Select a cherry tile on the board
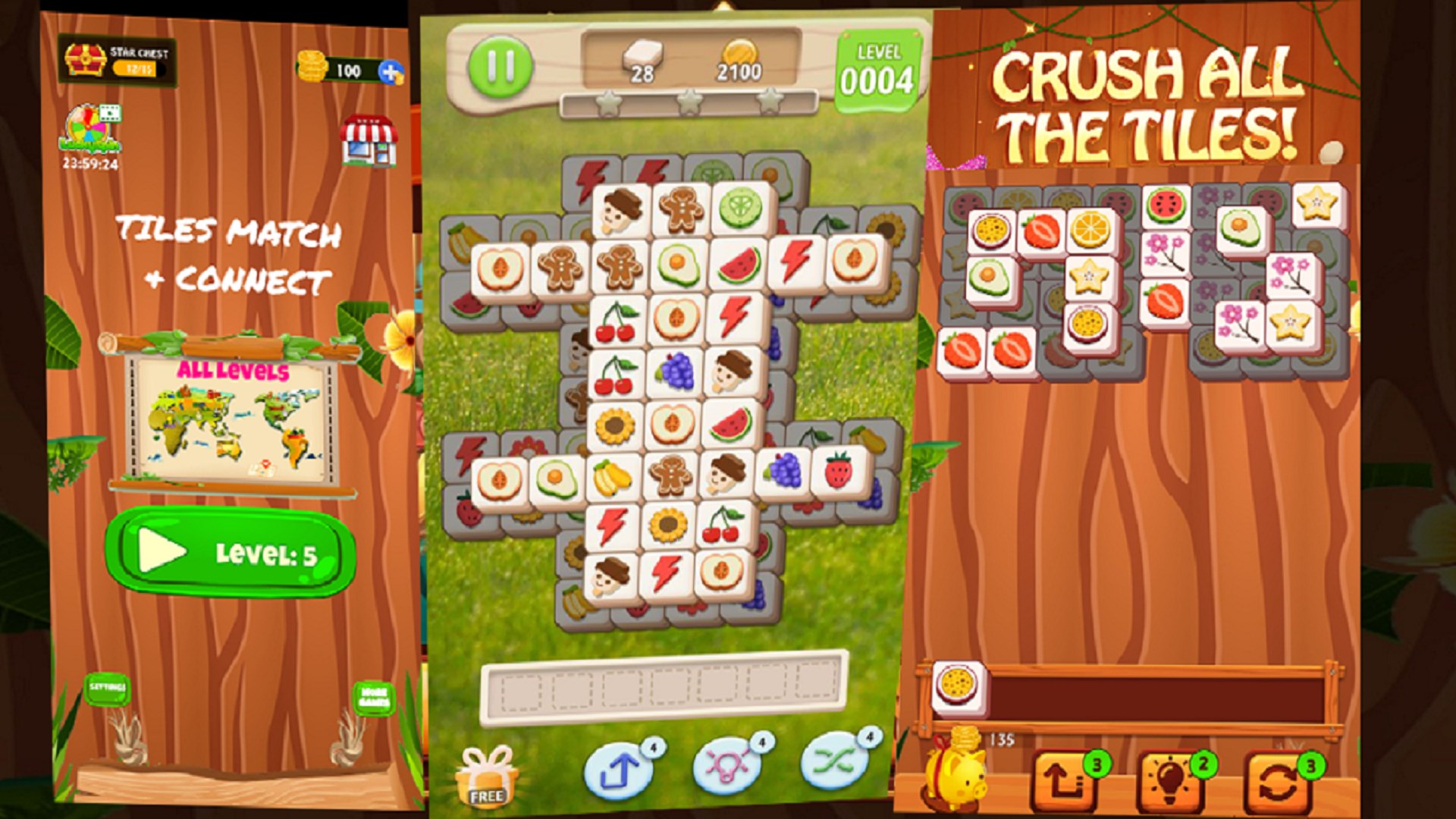Screen dimensions: 1456x819 [x=617, y=322]
